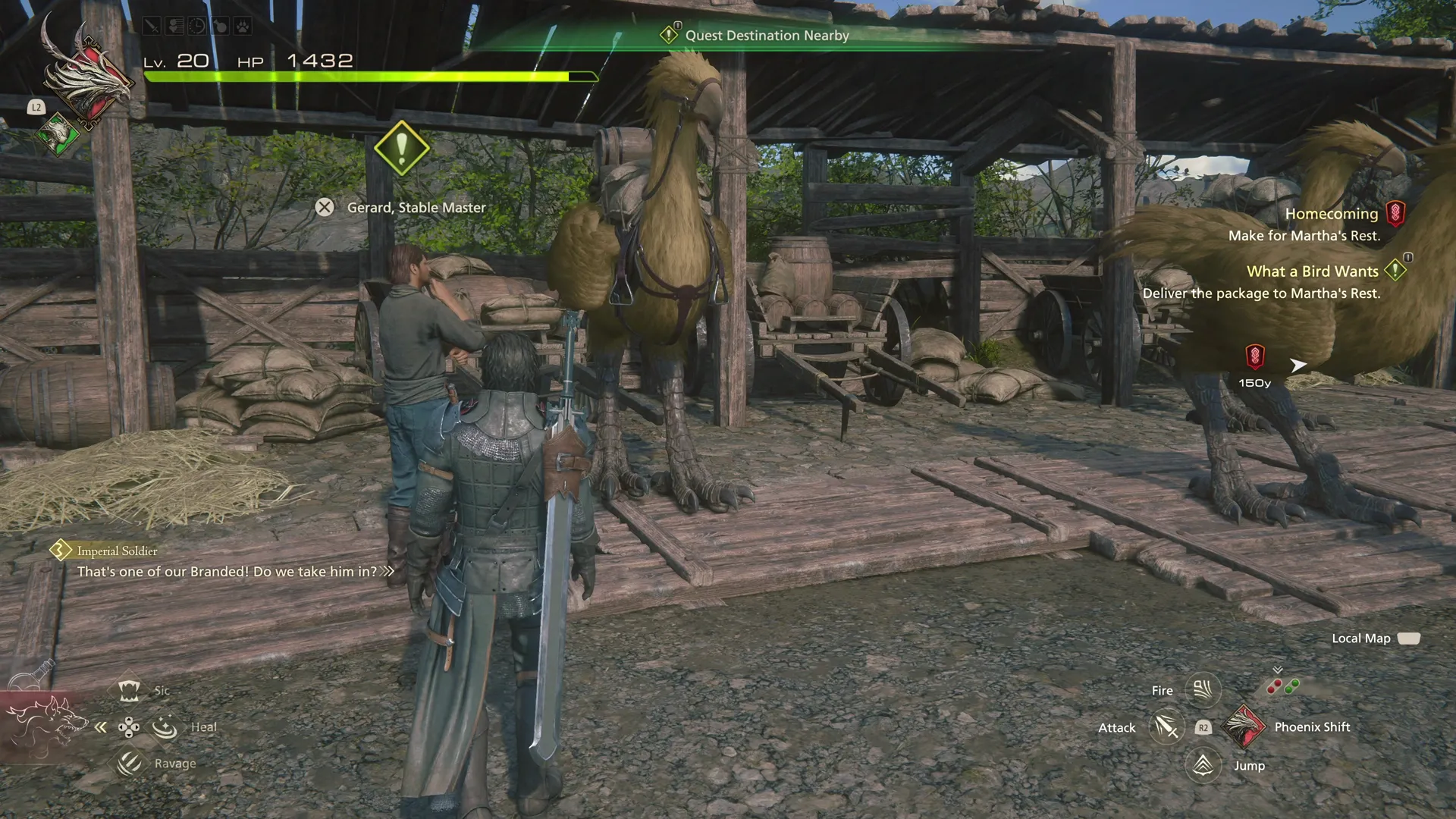Image resolution: width=1456 pixels, height=819 pixels.
Task: Collapse the Torgal command wheel with the chevrons
Action: click(100, 726)
